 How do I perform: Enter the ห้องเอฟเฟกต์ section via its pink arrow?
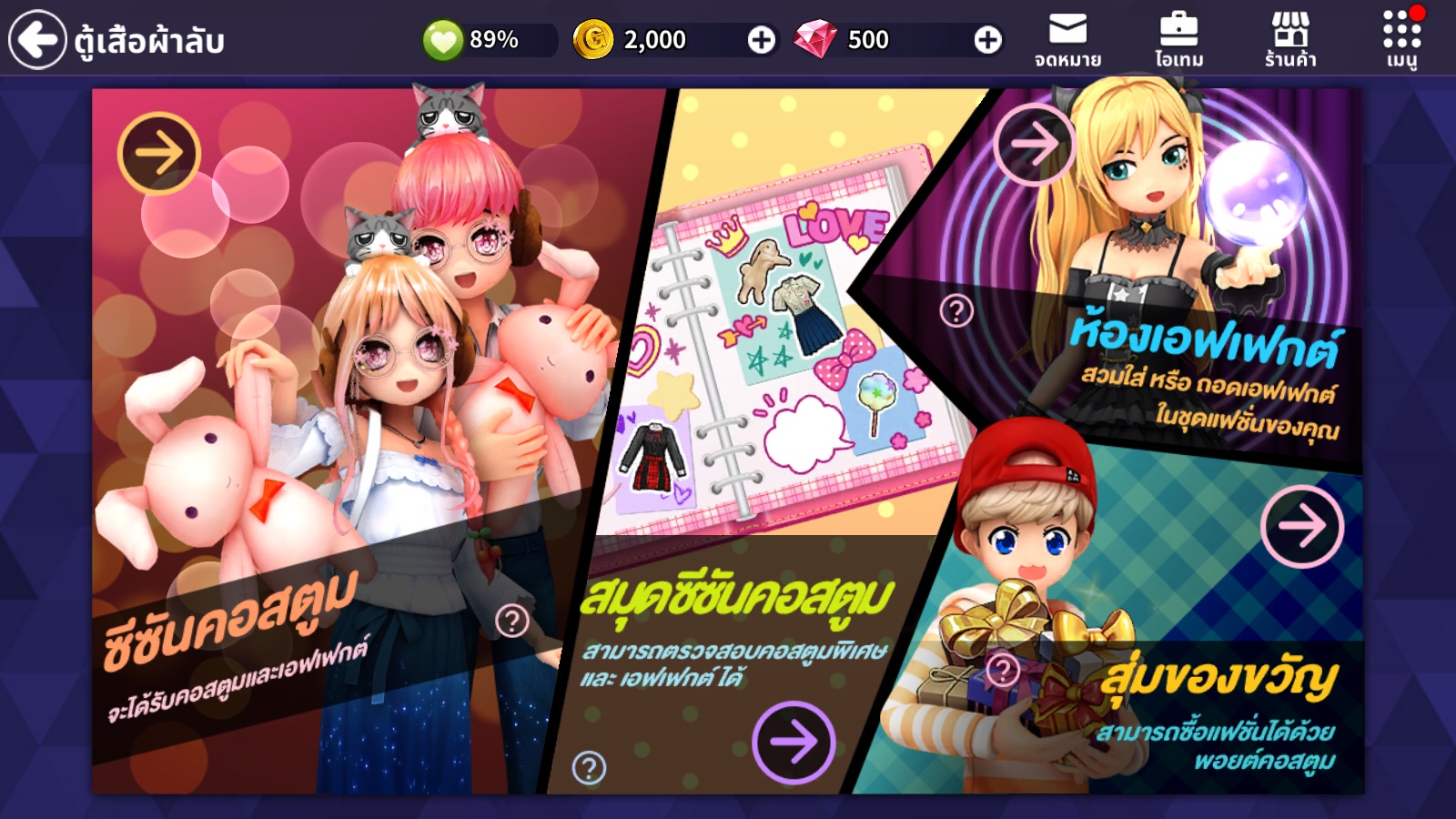[x=1036, y=145]
